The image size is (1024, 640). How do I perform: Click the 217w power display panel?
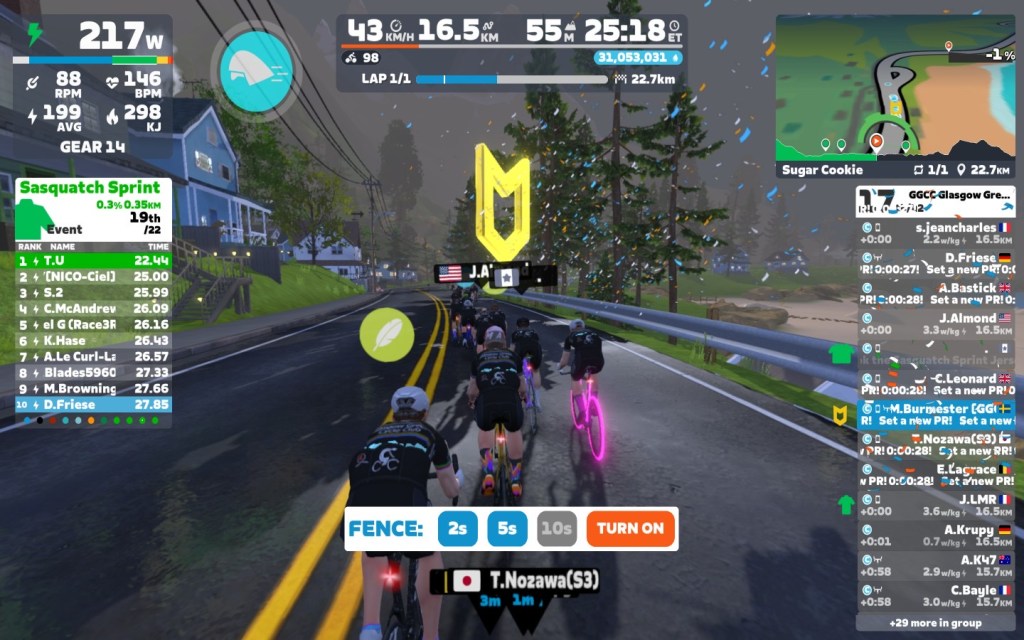93,38
